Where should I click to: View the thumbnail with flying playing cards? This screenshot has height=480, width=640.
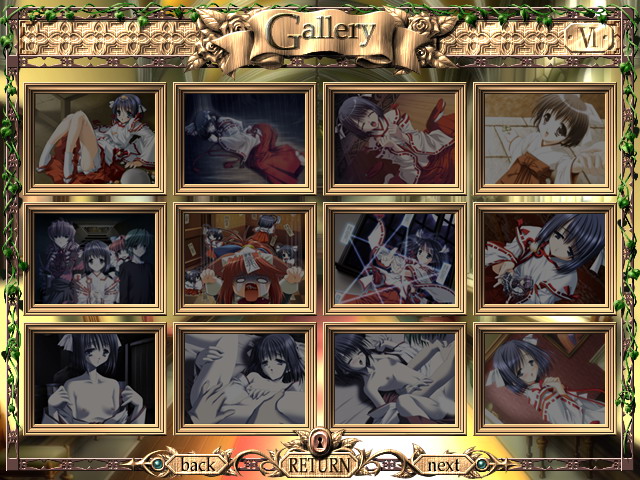pos(395,258)
